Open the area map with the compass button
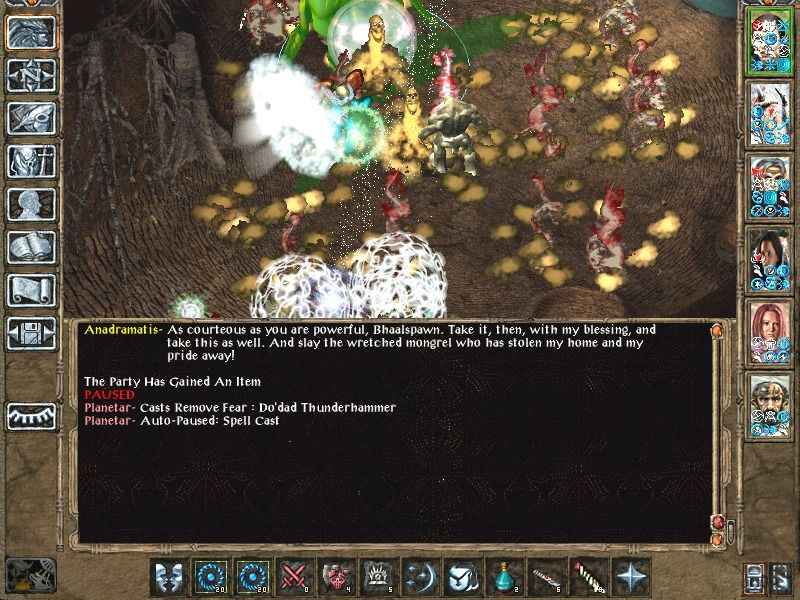 (x=31, y=75)
